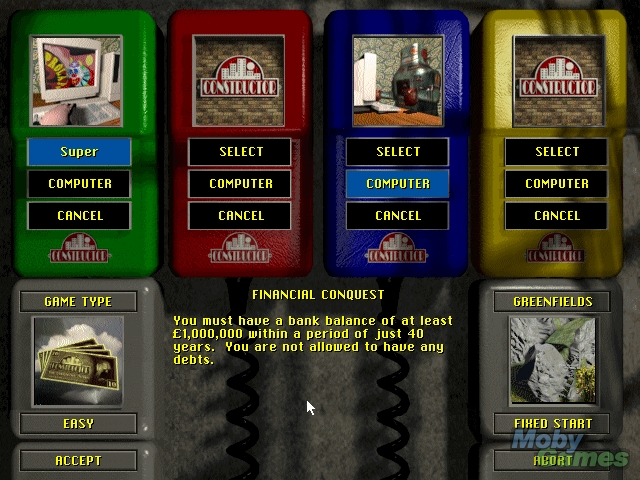Cancel the red player slot
Screen dimensions: 640x480
(x=240, y=215)
